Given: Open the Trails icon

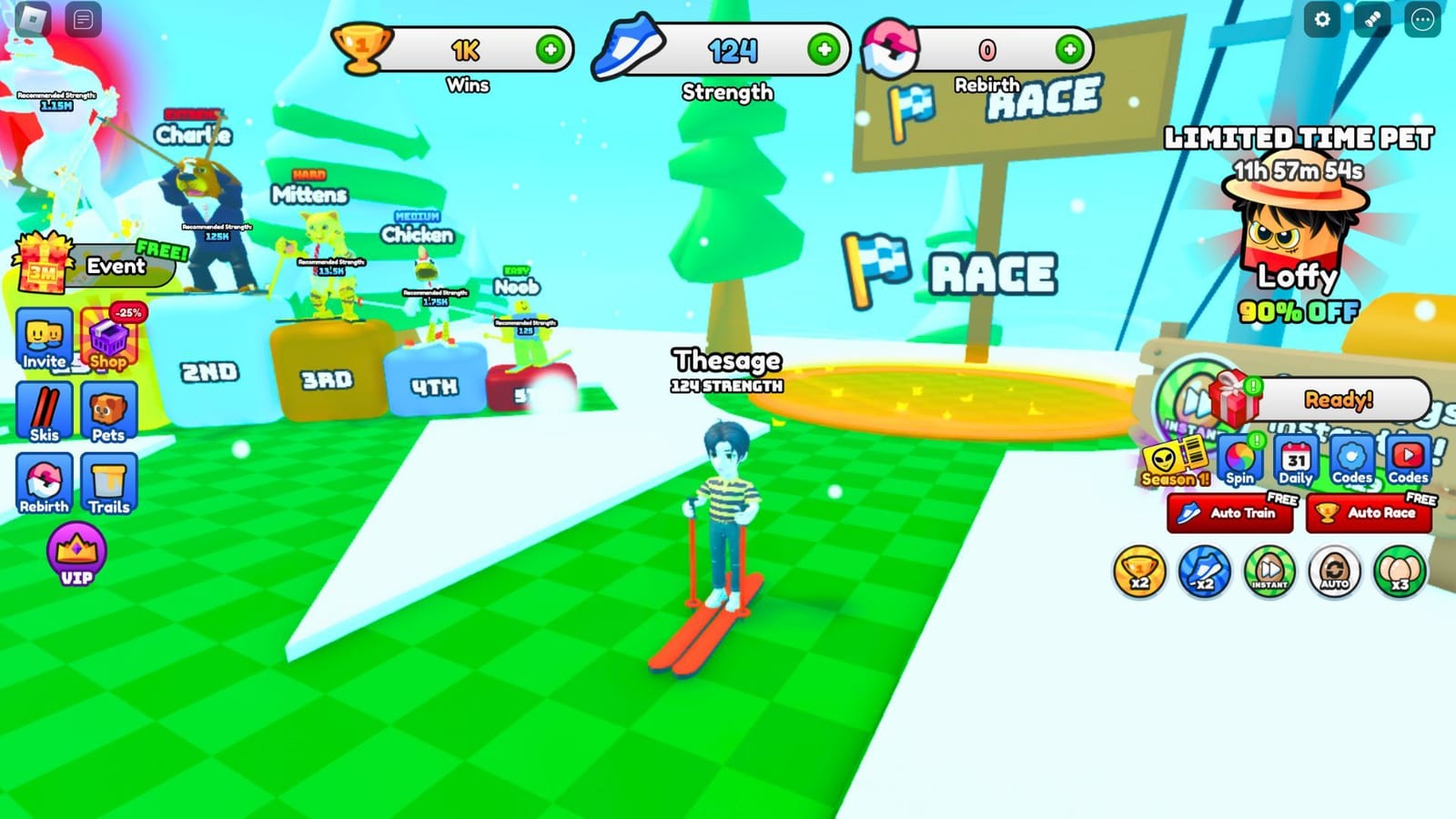Looking at the screenshot, I should [x=108, y=482].
